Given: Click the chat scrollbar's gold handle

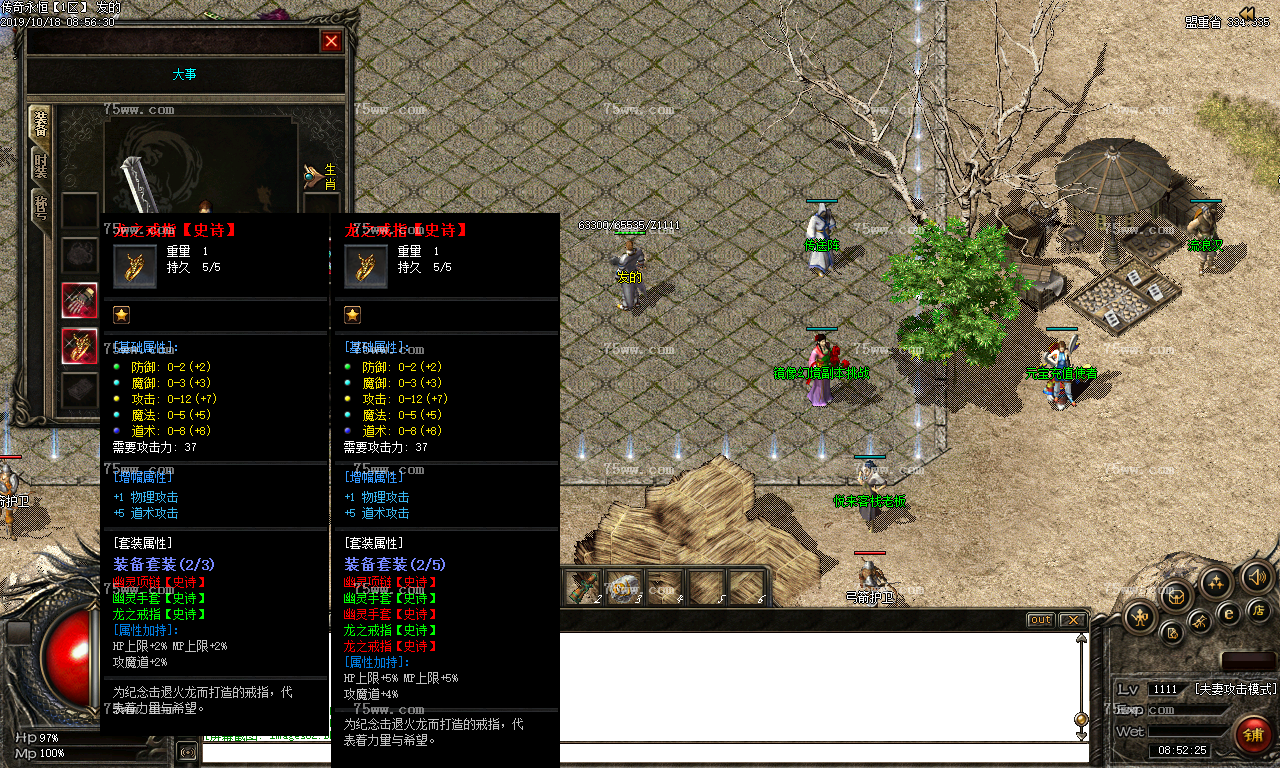Looking at the screenshot, I should pos(1080,719).
